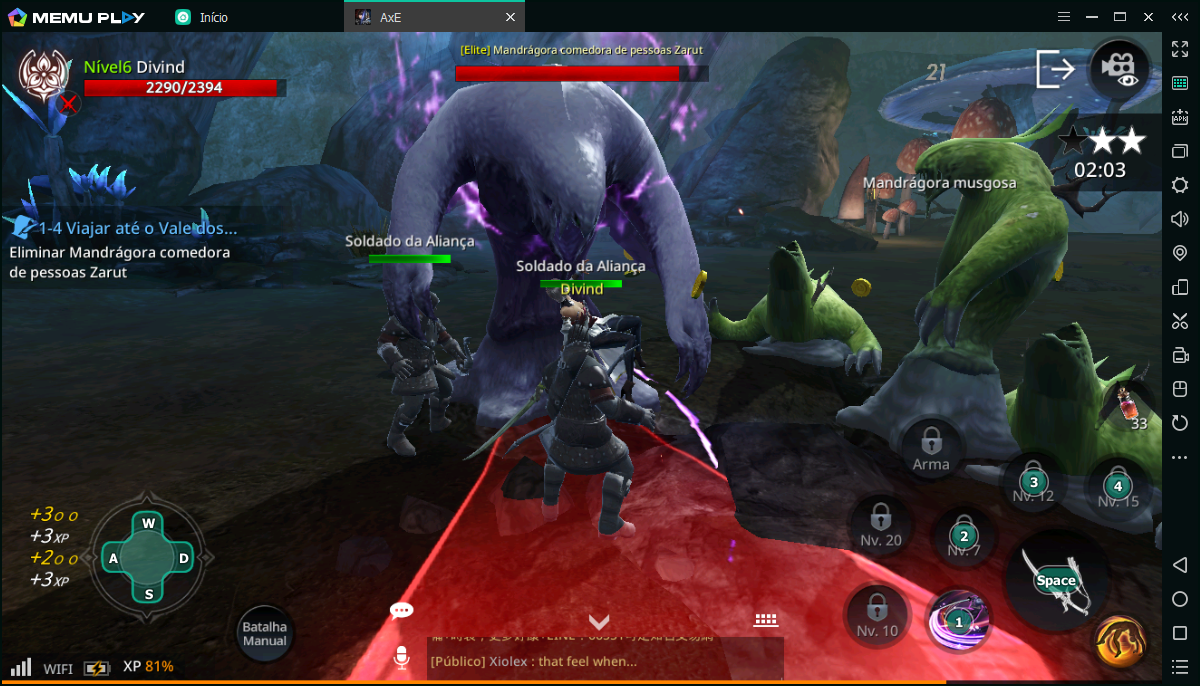
Task: Trigger the main attack Space button
Action: tap(1056, 580)
